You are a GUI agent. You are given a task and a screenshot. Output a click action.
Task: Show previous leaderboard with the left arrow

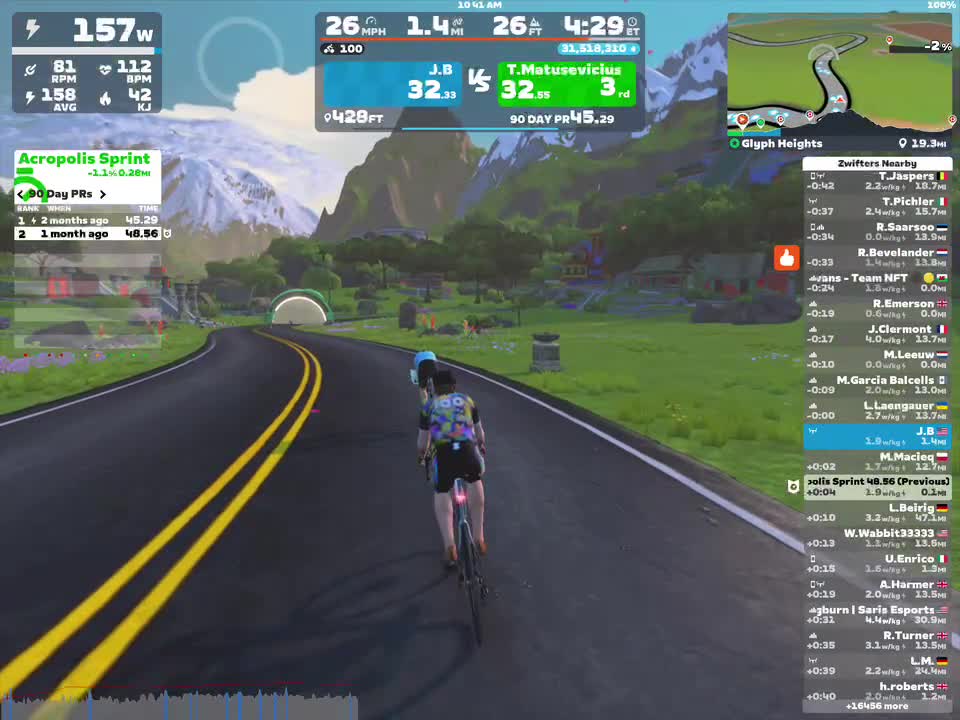pyautogui.click(x=21, y=194)
